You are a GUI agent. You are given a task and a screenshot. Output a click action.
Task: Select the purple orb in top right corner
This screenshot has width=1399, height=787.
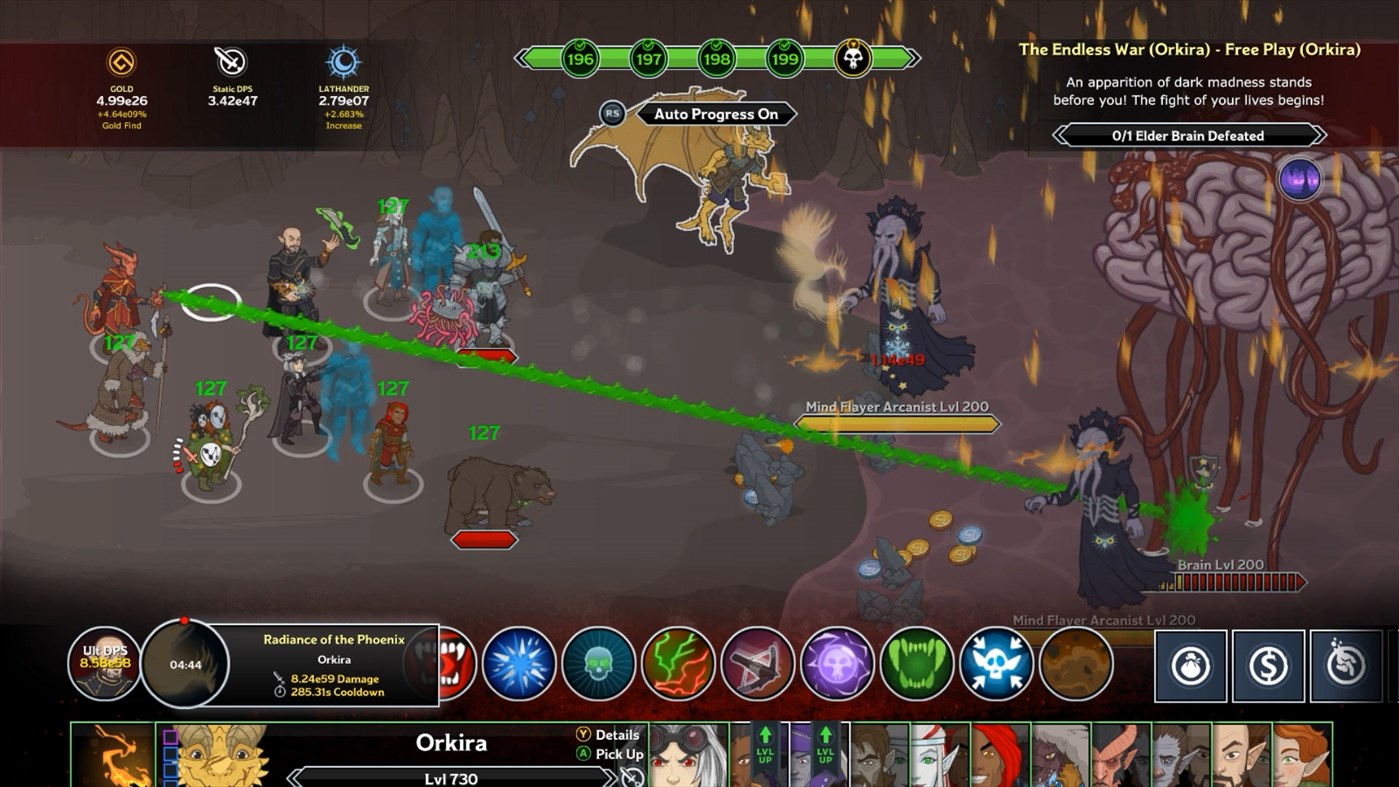(1300, 180)
